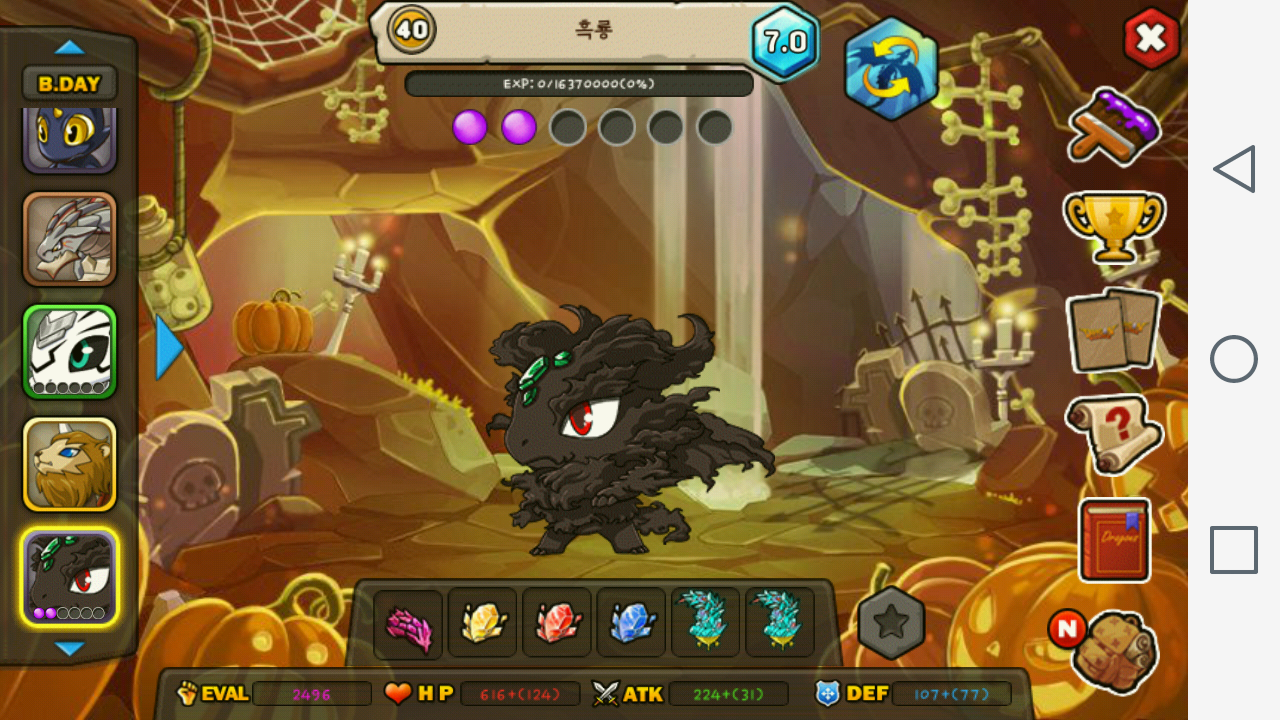1280x720 pixels.
Task: Select the B.DAY sort button
Action: click(69, 84)
